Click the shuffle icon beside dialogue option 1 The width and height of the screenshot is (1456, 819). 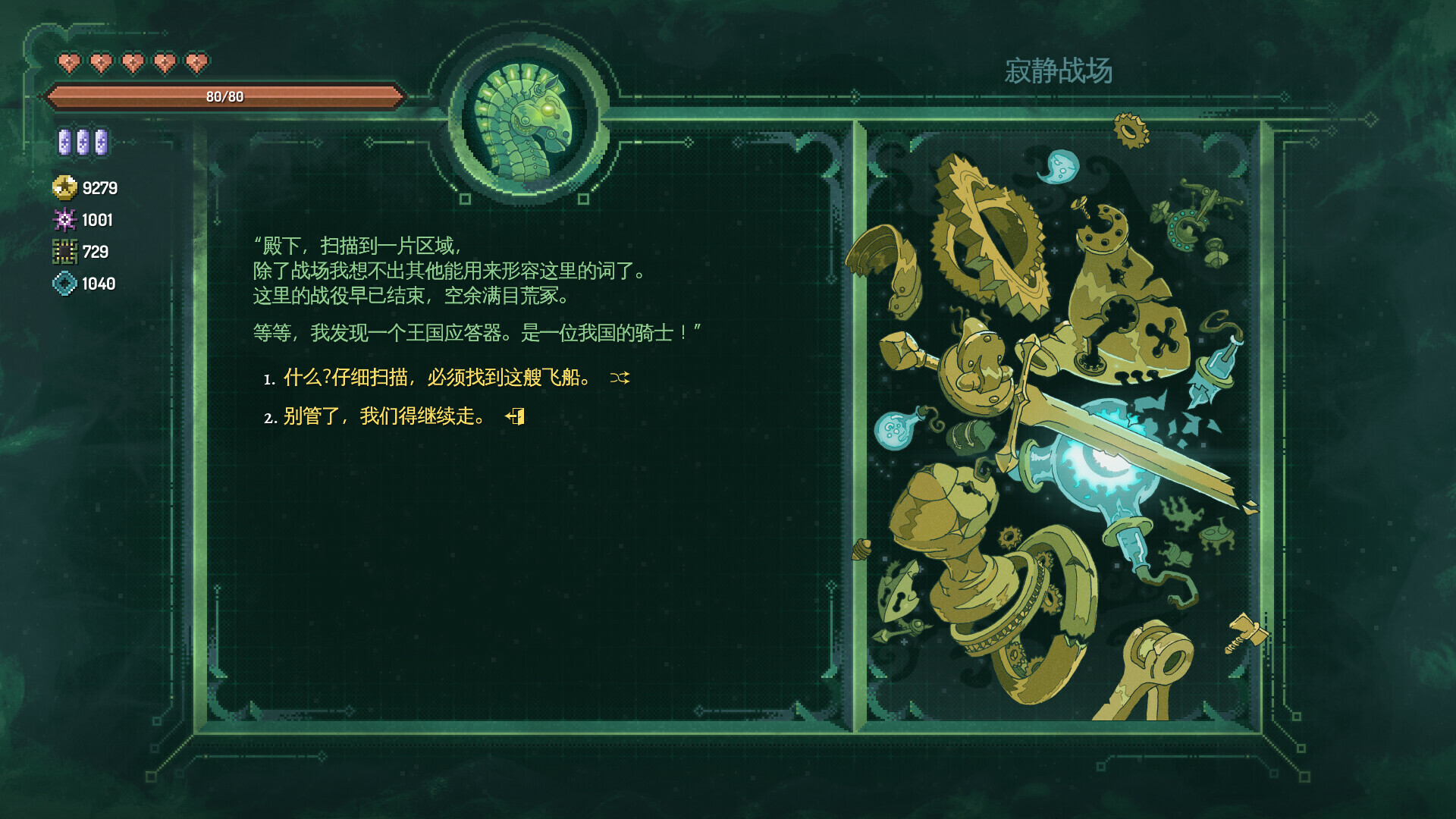[620, 378]
